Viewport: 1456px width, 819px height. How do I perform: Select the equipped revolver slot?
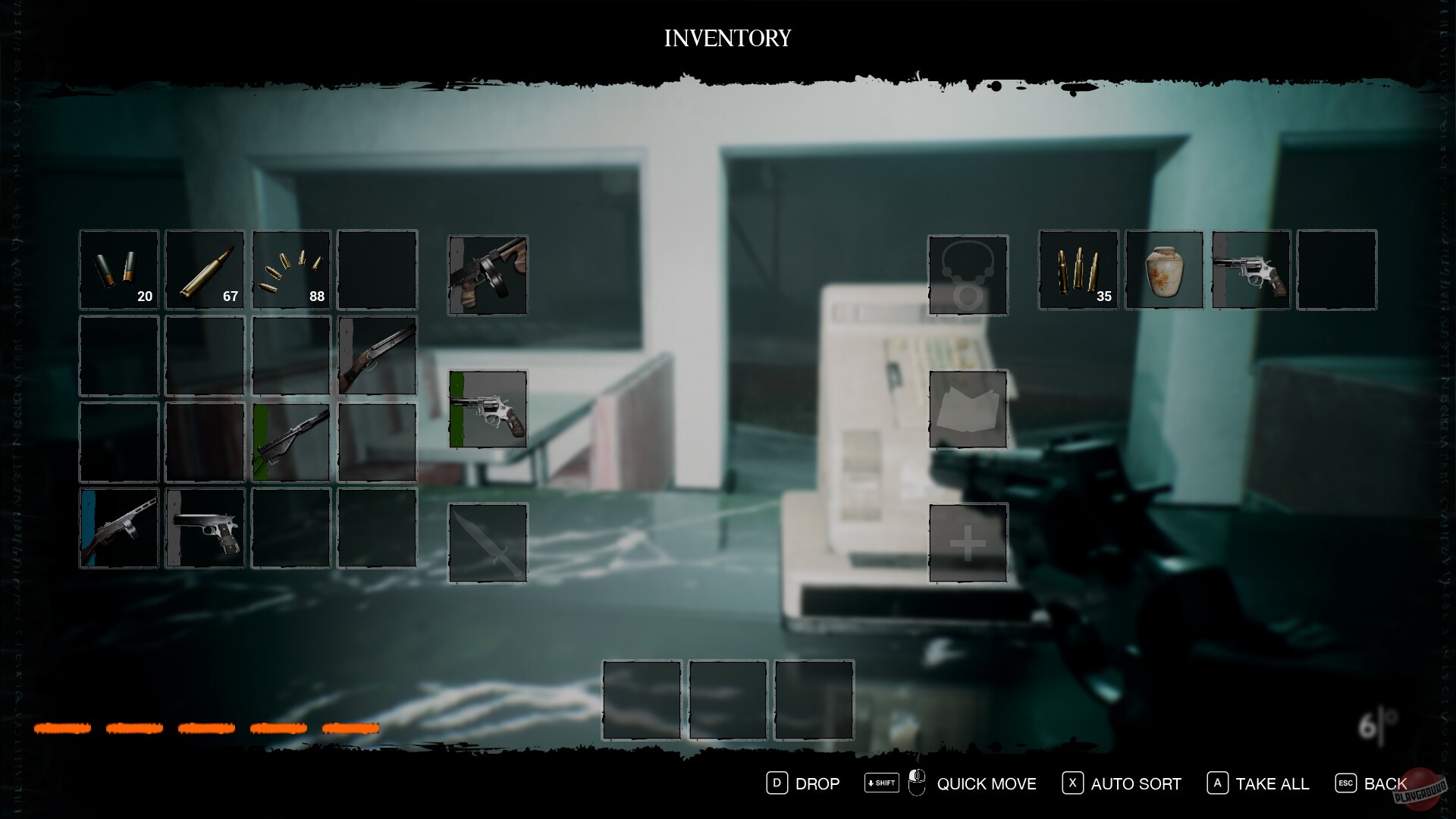[488, 409]
